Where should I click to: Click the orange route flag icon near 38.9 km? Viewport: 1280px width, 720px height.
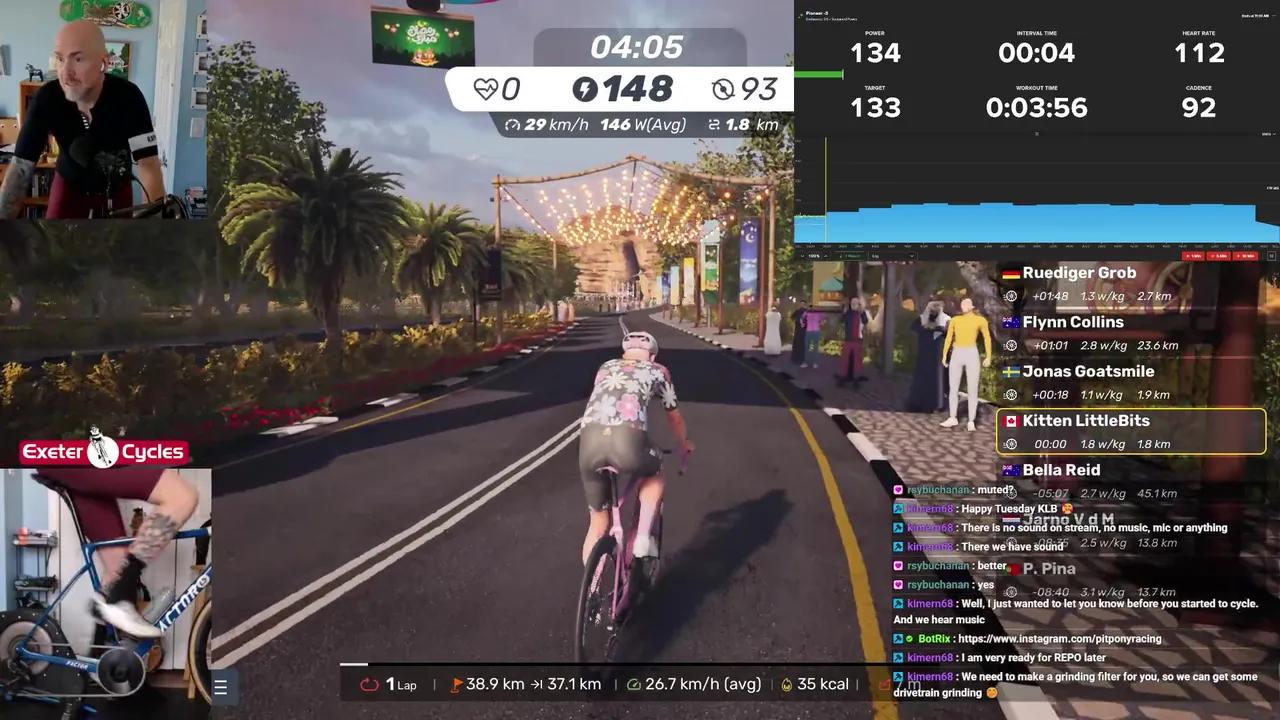[455, 684]
